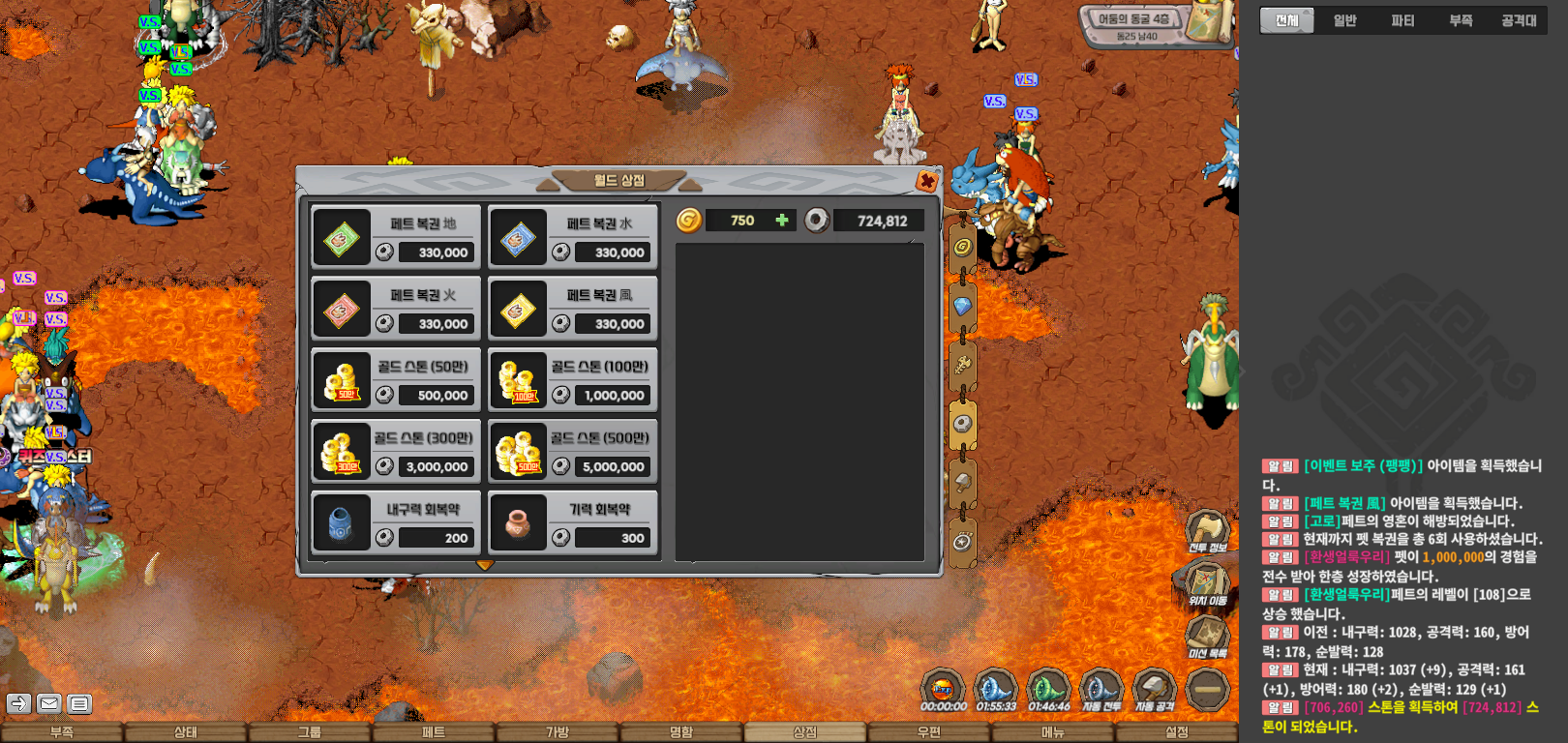This screenshot has width=1568, height=743.
Task: Select the 기력 회복약 potion
Action: (x=573, y=523)
